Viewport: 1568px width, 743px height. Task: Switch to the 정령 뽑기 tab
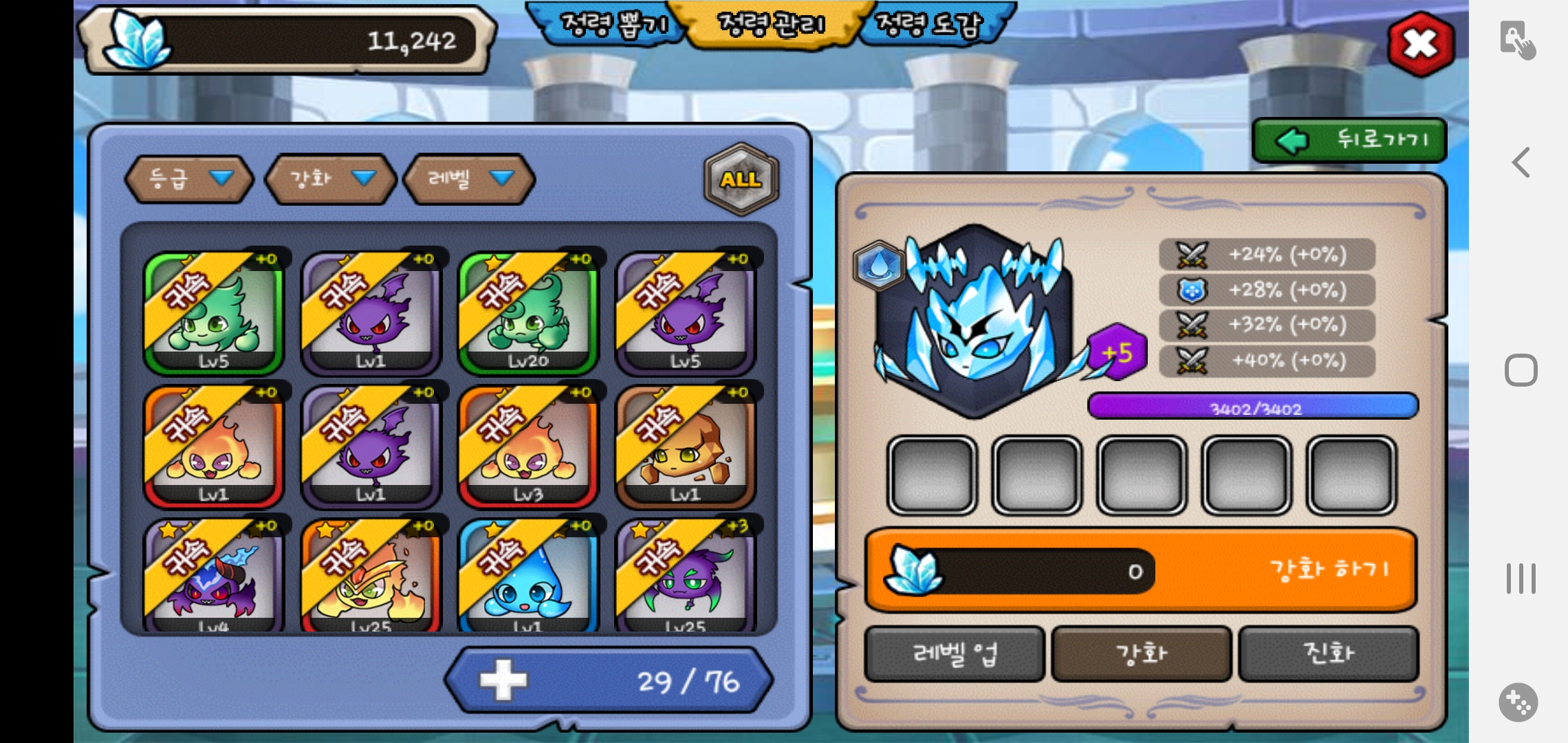pyautogui.click(x=612, y=25)
